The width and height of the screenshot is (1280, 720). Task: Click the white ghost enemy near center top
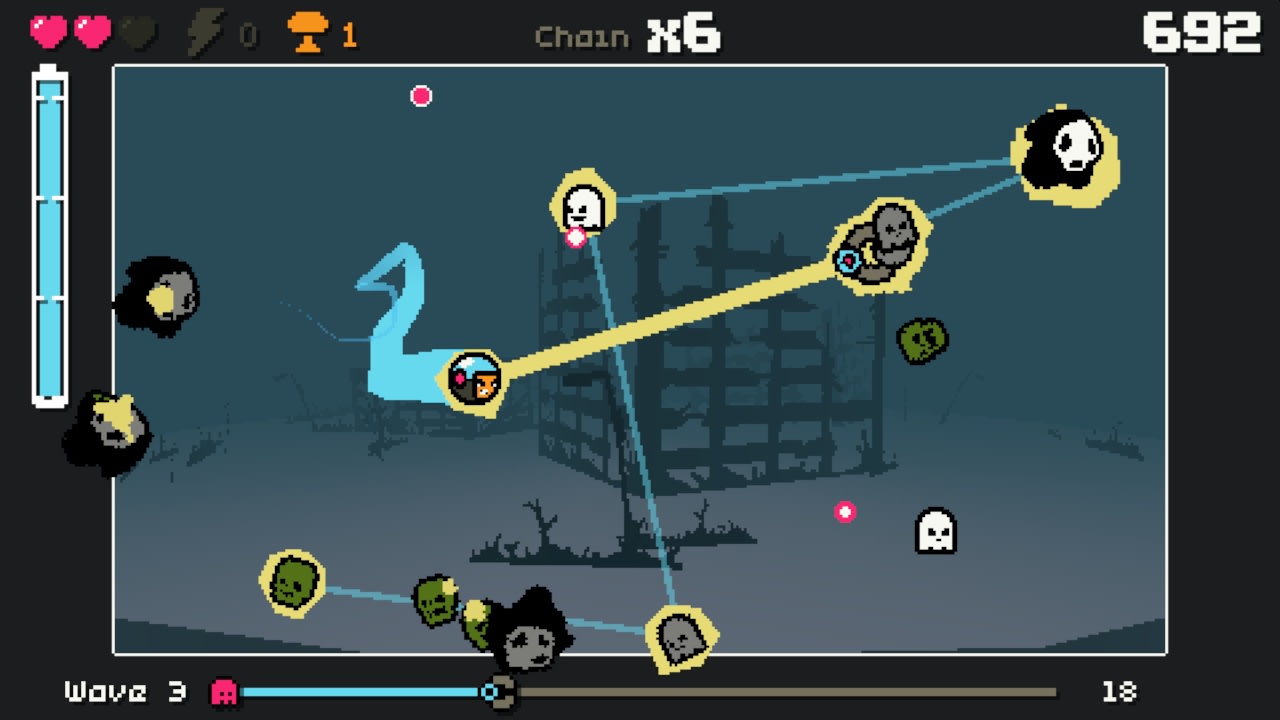pos(585,205)
